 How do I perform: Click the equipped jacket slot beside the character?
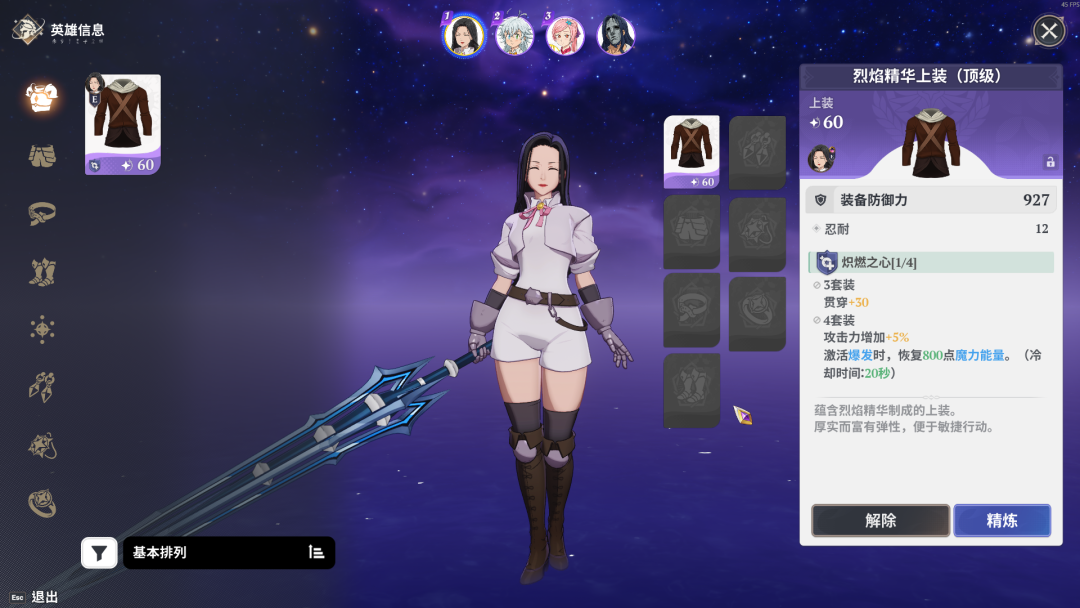coord(691,152)
